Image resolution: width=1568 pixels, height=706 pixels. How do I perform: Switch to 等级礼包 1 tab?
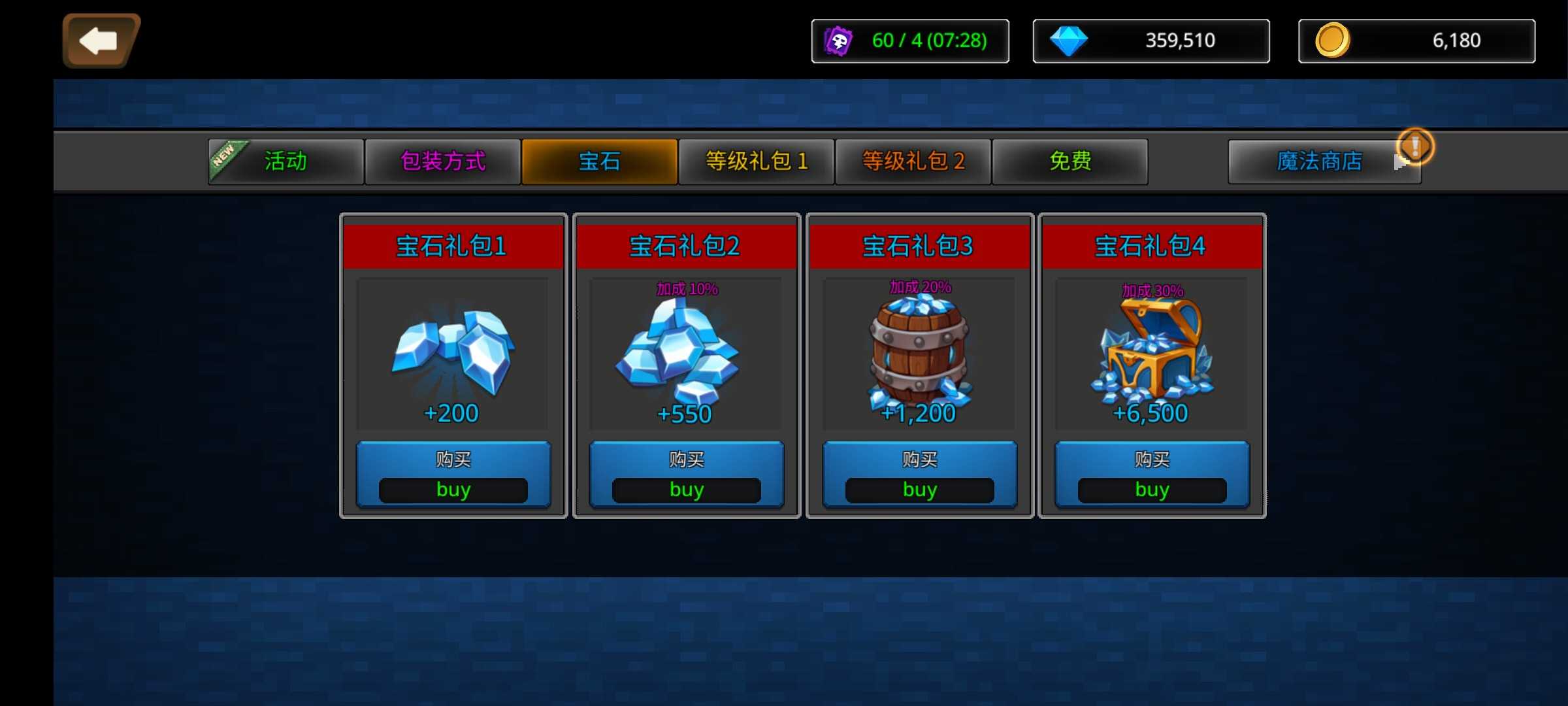[757, 161]
